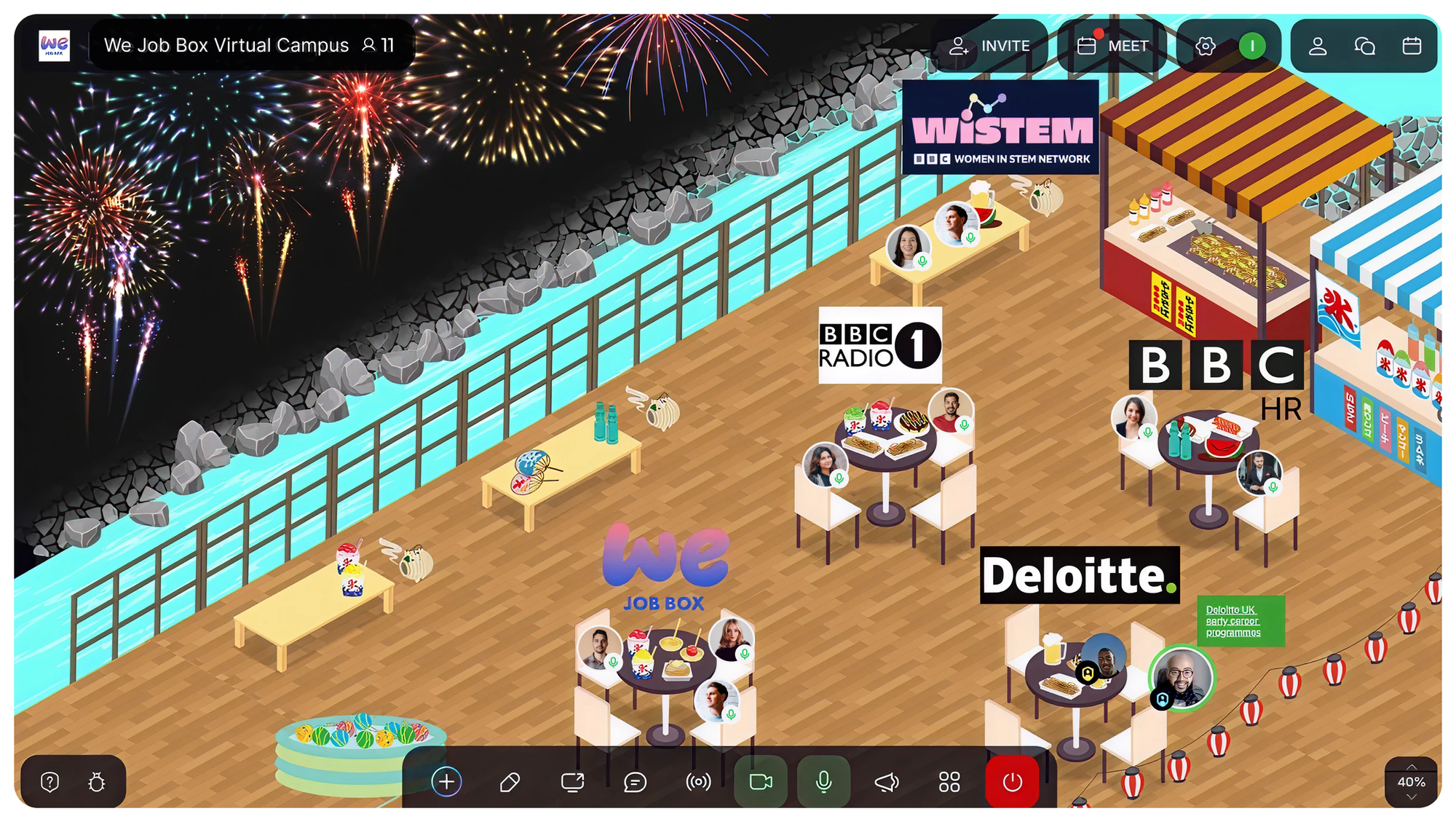This screenshot has width=1456, height=822.
Task: Open the chat bubbles panel
Action: (1364, 47)
